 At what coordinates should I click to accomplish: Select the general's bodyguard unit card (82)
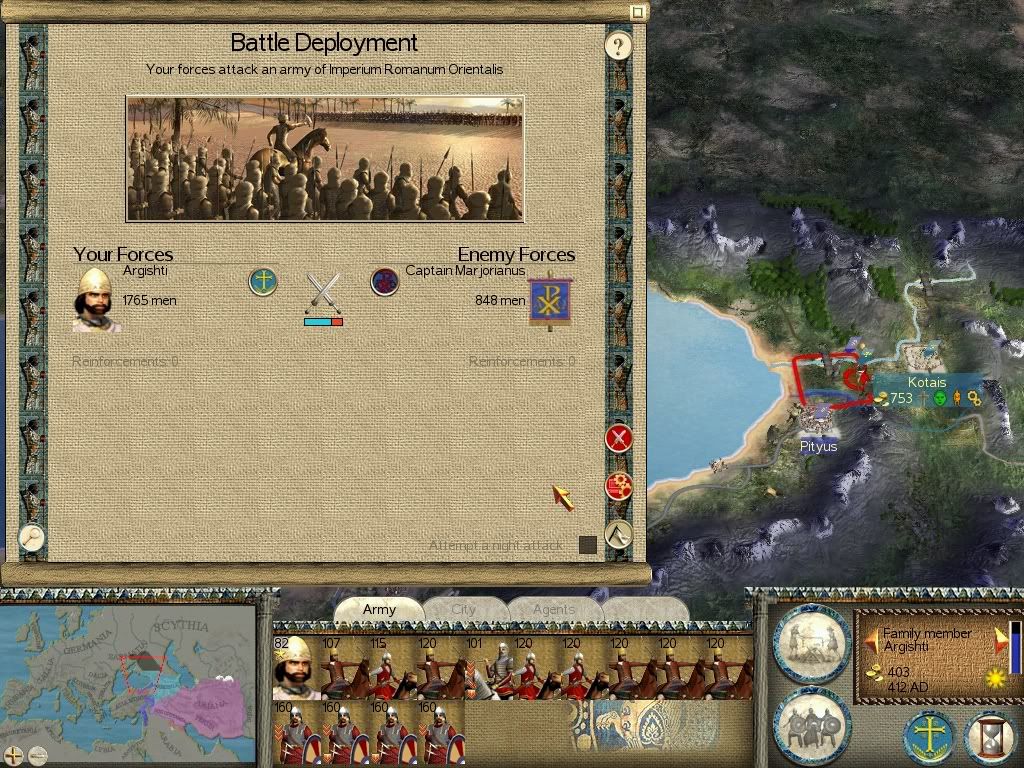[x=296, y=667]
